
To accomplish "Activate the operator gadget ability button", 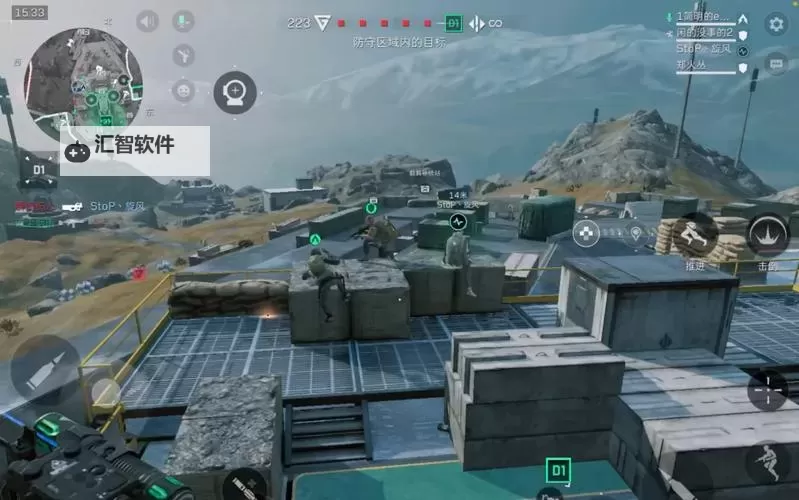I will tap(235, 93).
